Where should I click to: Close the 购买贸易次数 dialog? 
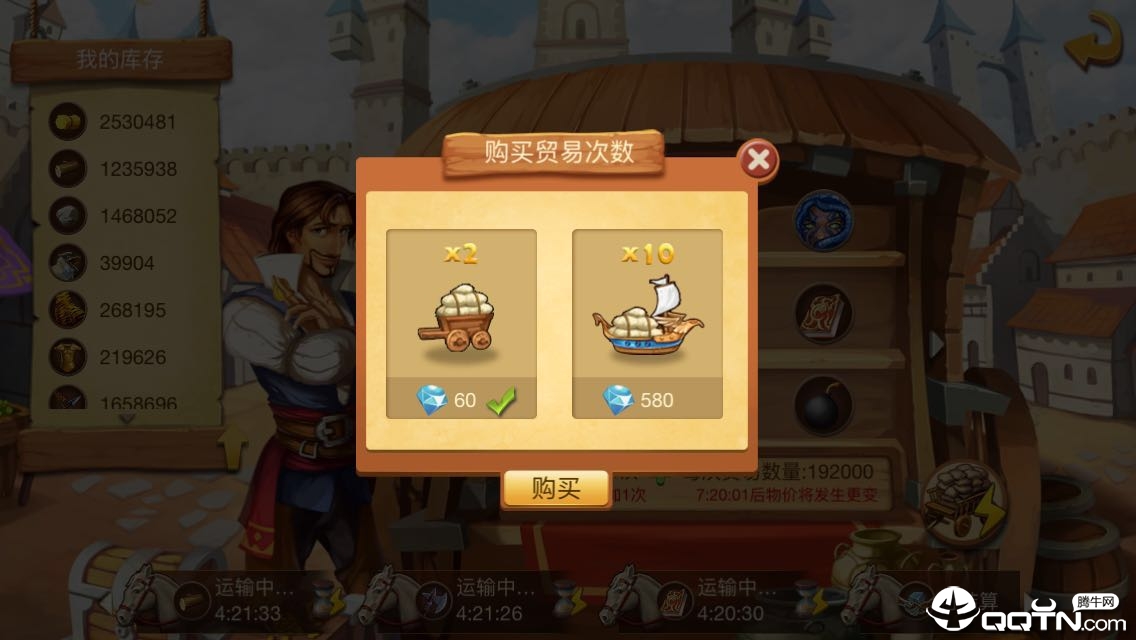759,160
